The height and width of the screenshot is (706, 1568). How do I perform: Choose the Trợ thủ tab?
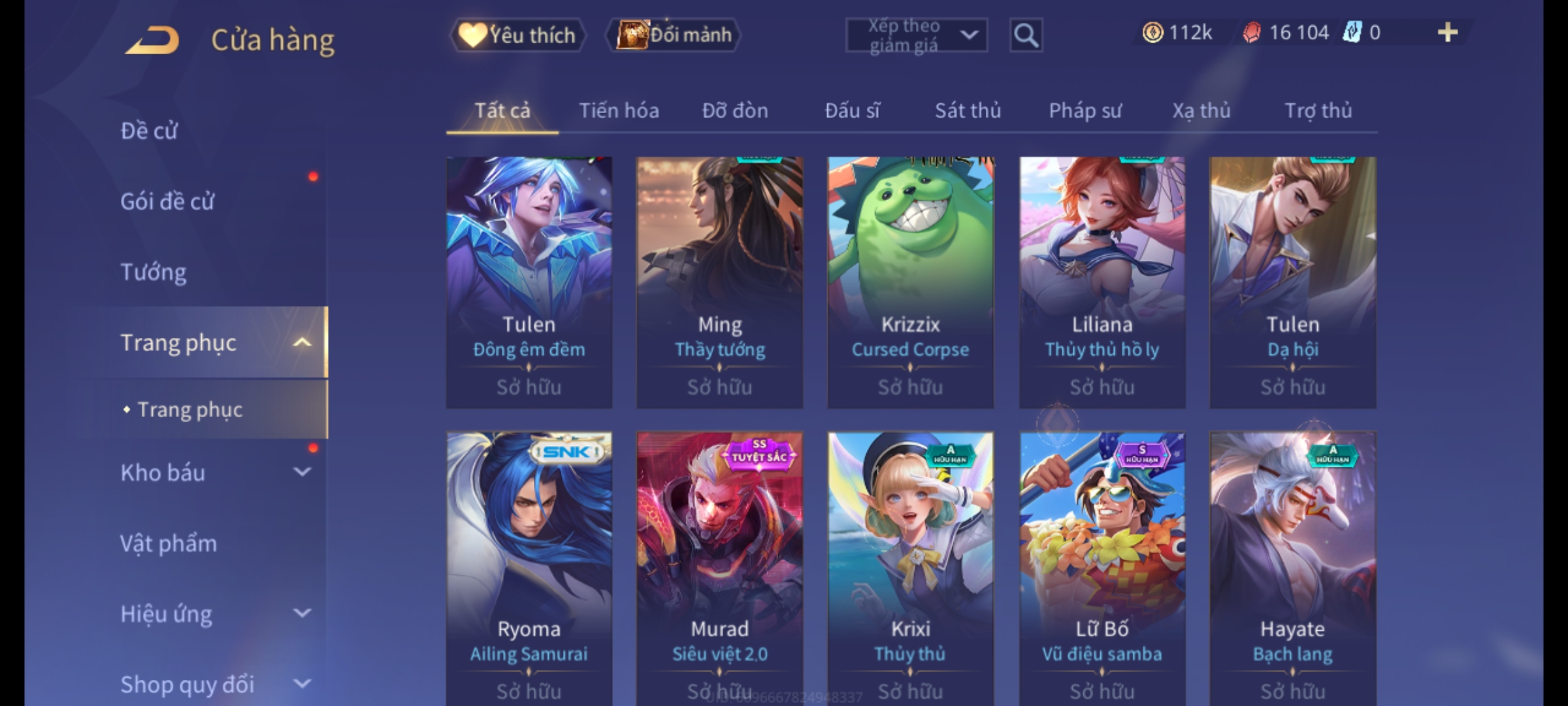coord(1318,110)
